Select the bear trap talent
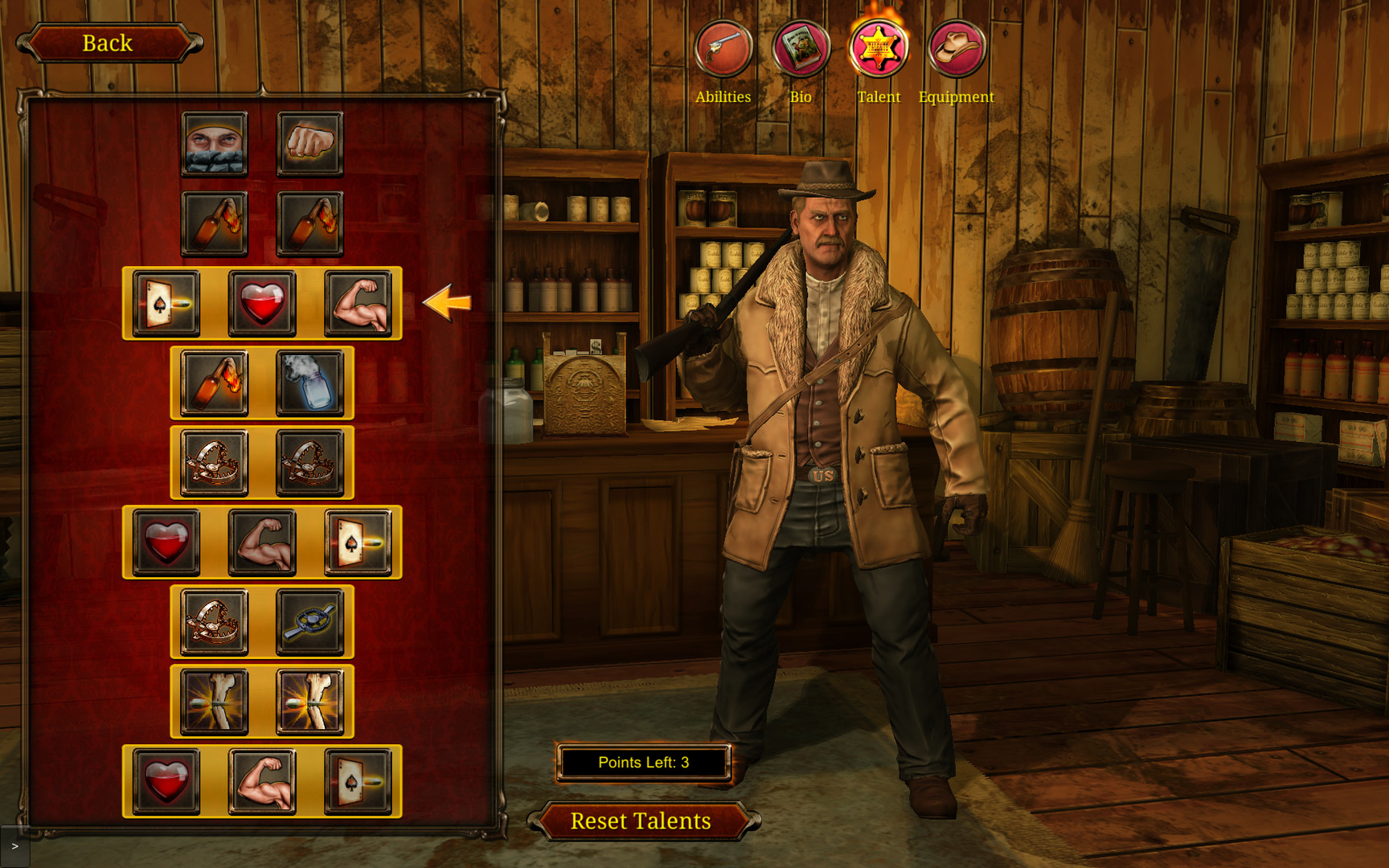Image resolution: width=1389 pixels, height=868 pixels. 214,462
